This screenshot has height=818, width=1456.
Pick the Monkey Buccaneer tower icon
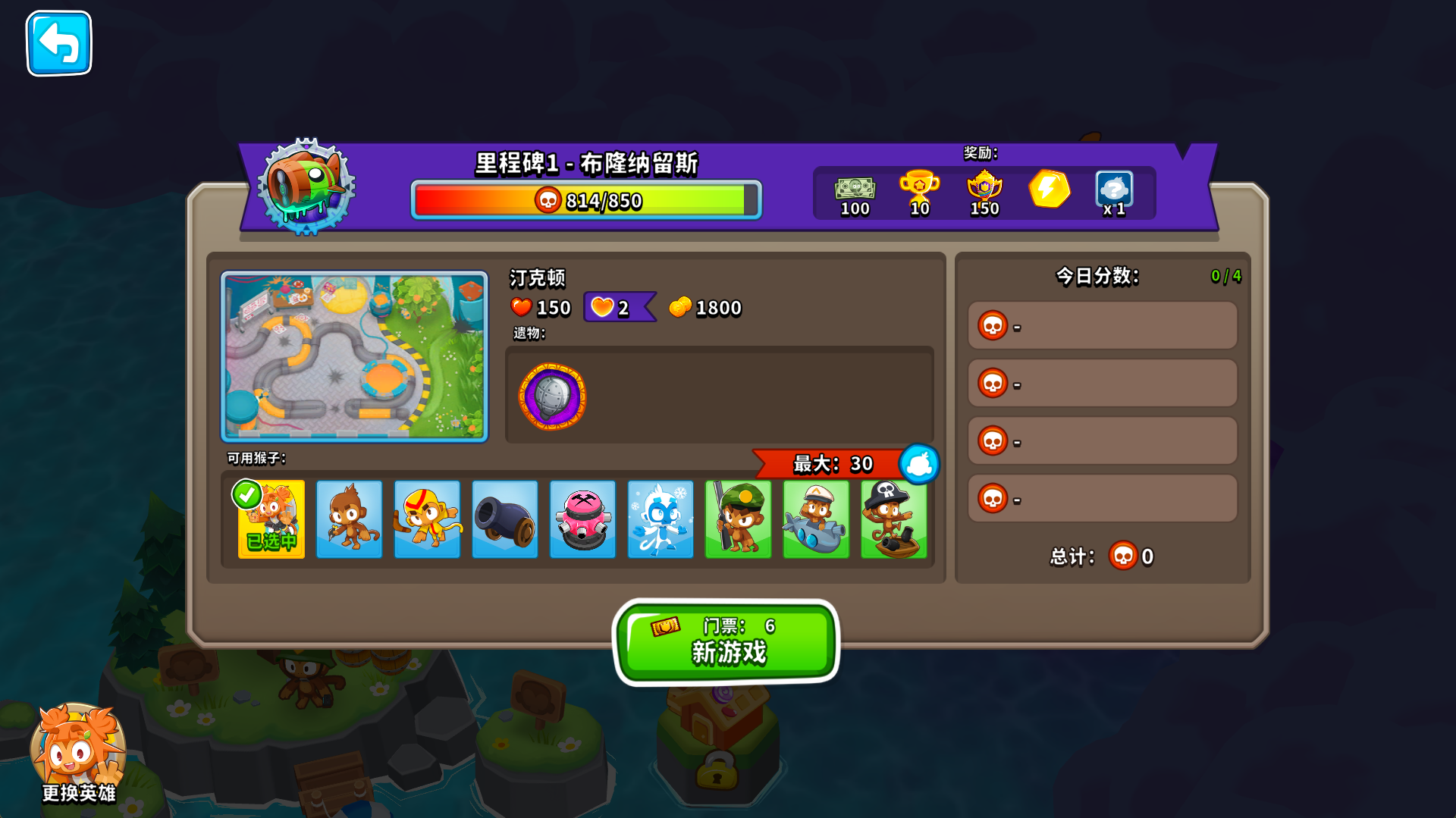(893, 519)
